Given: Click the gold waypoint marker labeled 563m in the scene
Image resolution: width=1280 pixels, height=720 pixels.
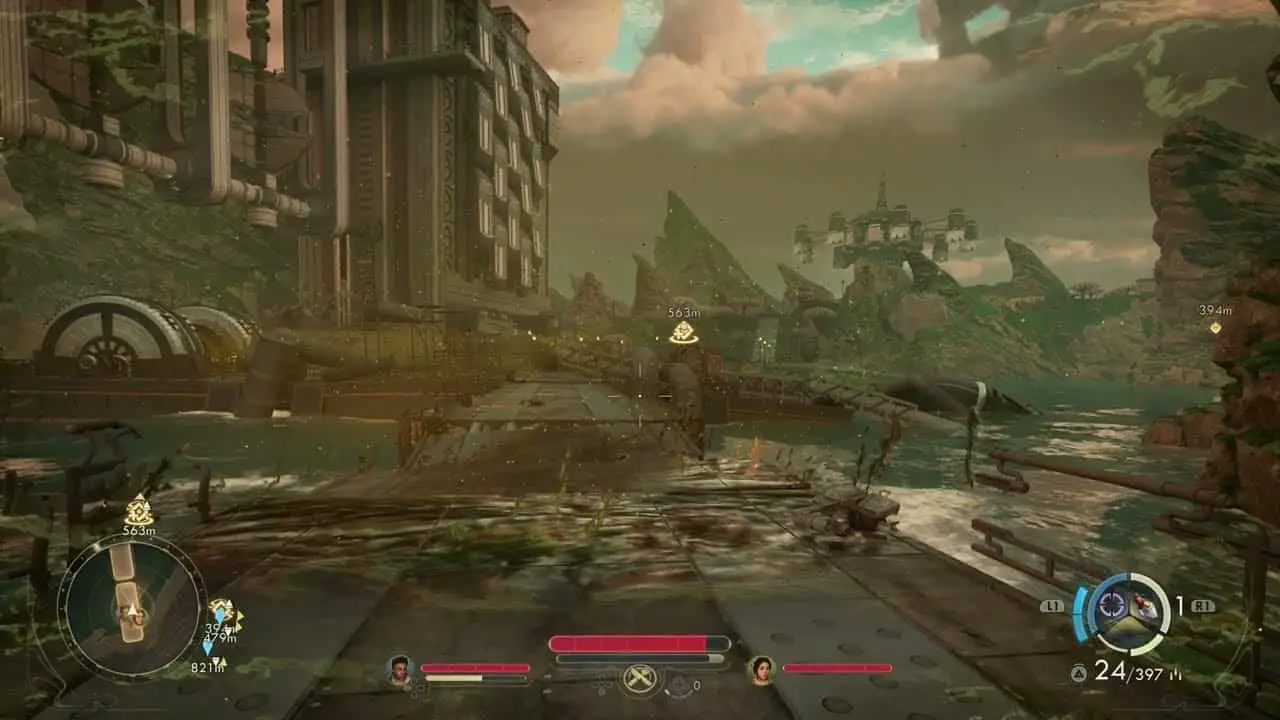Looking at the screenshot, I should (x=684, y=332).
